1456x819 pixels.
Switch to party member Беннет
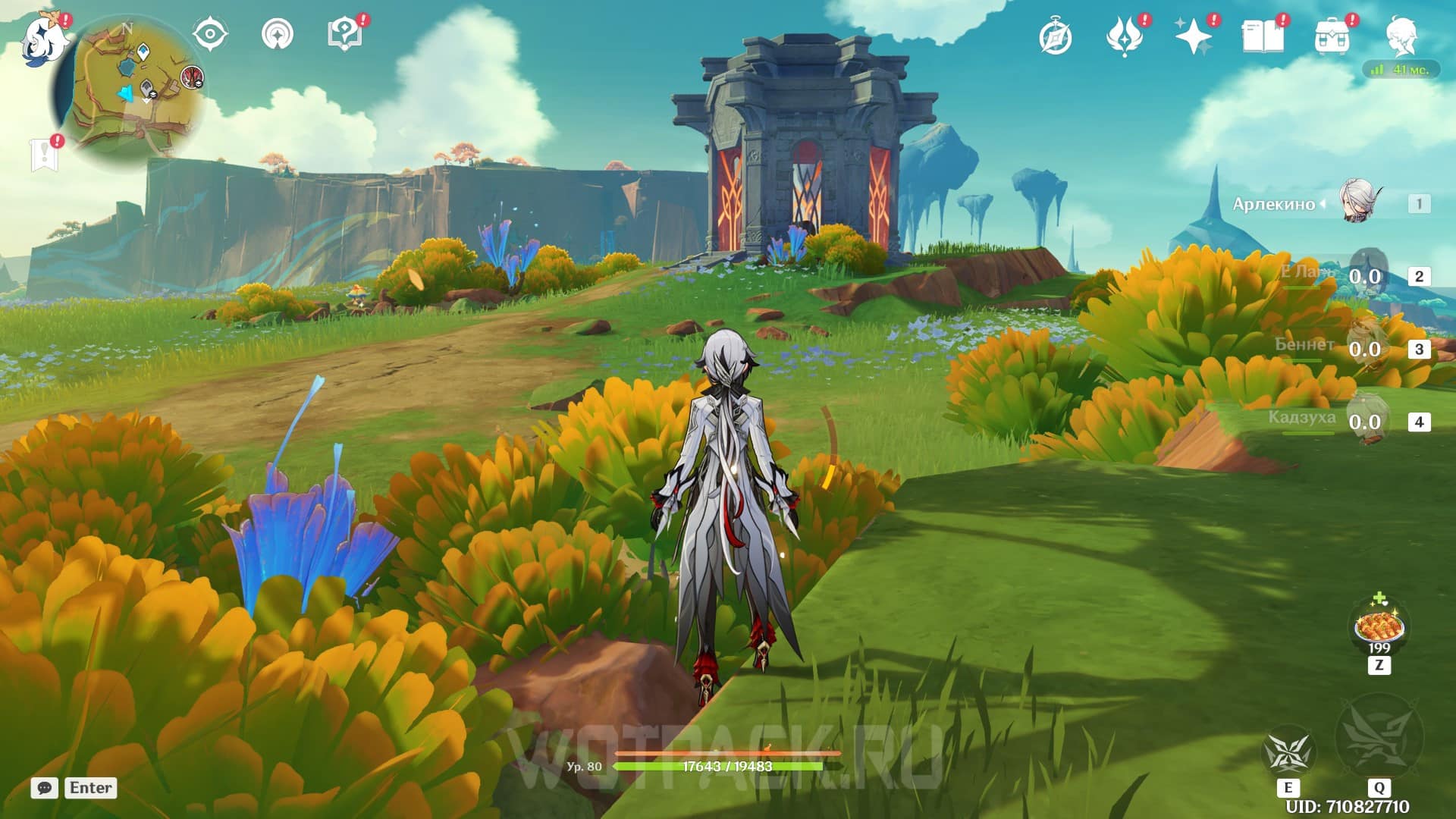click(1365, 348)
